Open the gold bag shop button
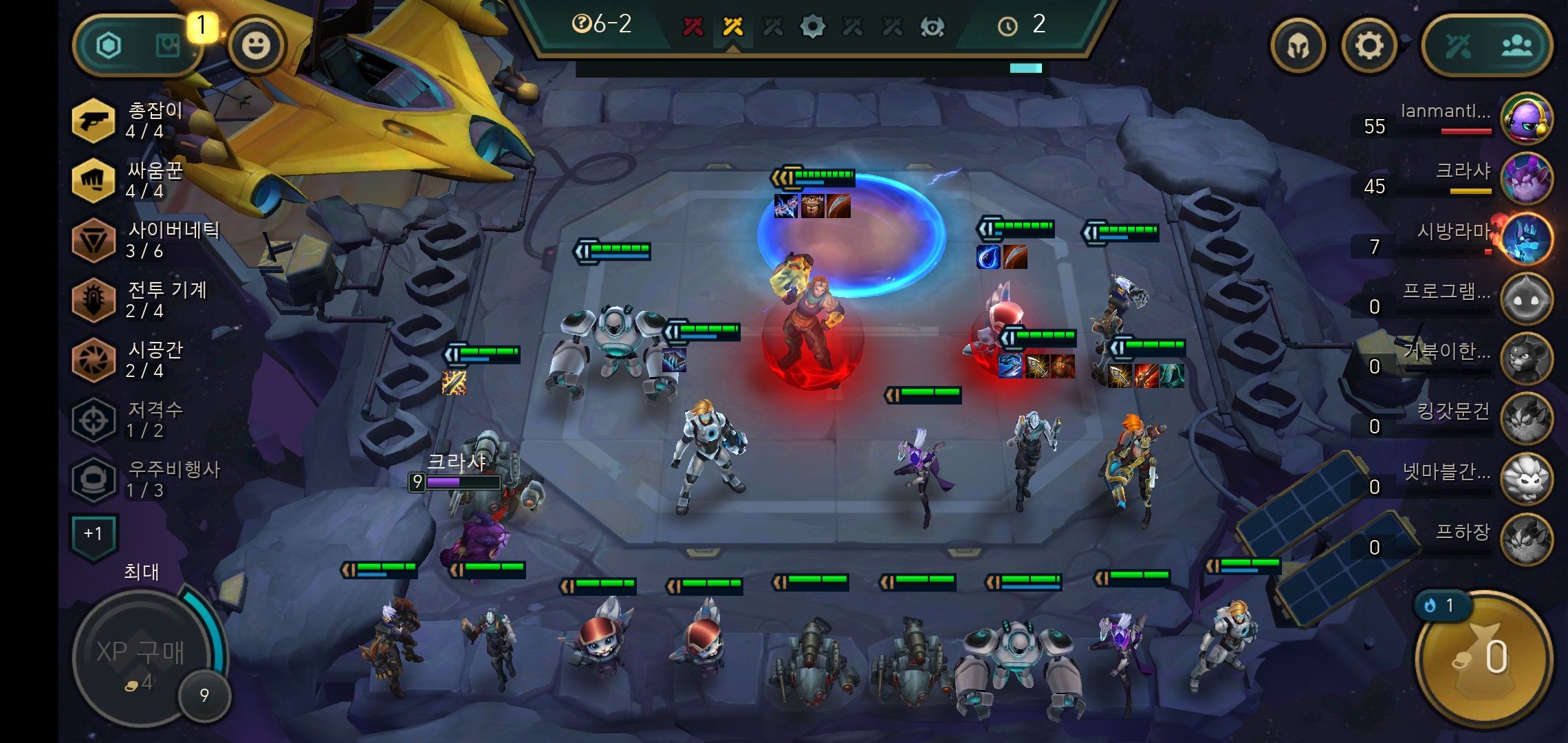 1484,658
